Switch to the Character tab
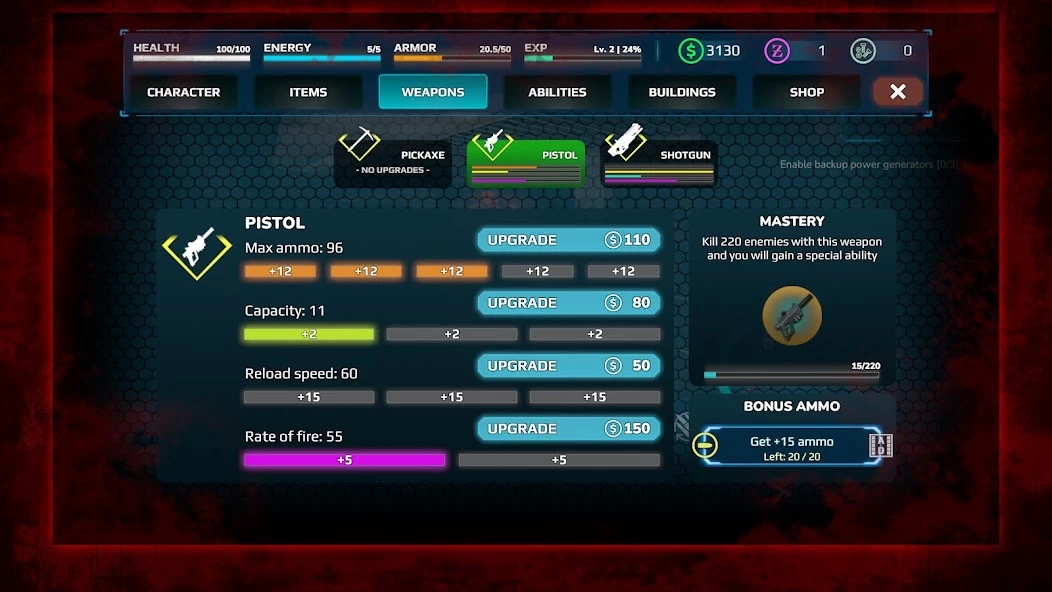Image resolution: width=1052 pixels, height=592 pixels. pyautogui.click(x=183, y=92)
